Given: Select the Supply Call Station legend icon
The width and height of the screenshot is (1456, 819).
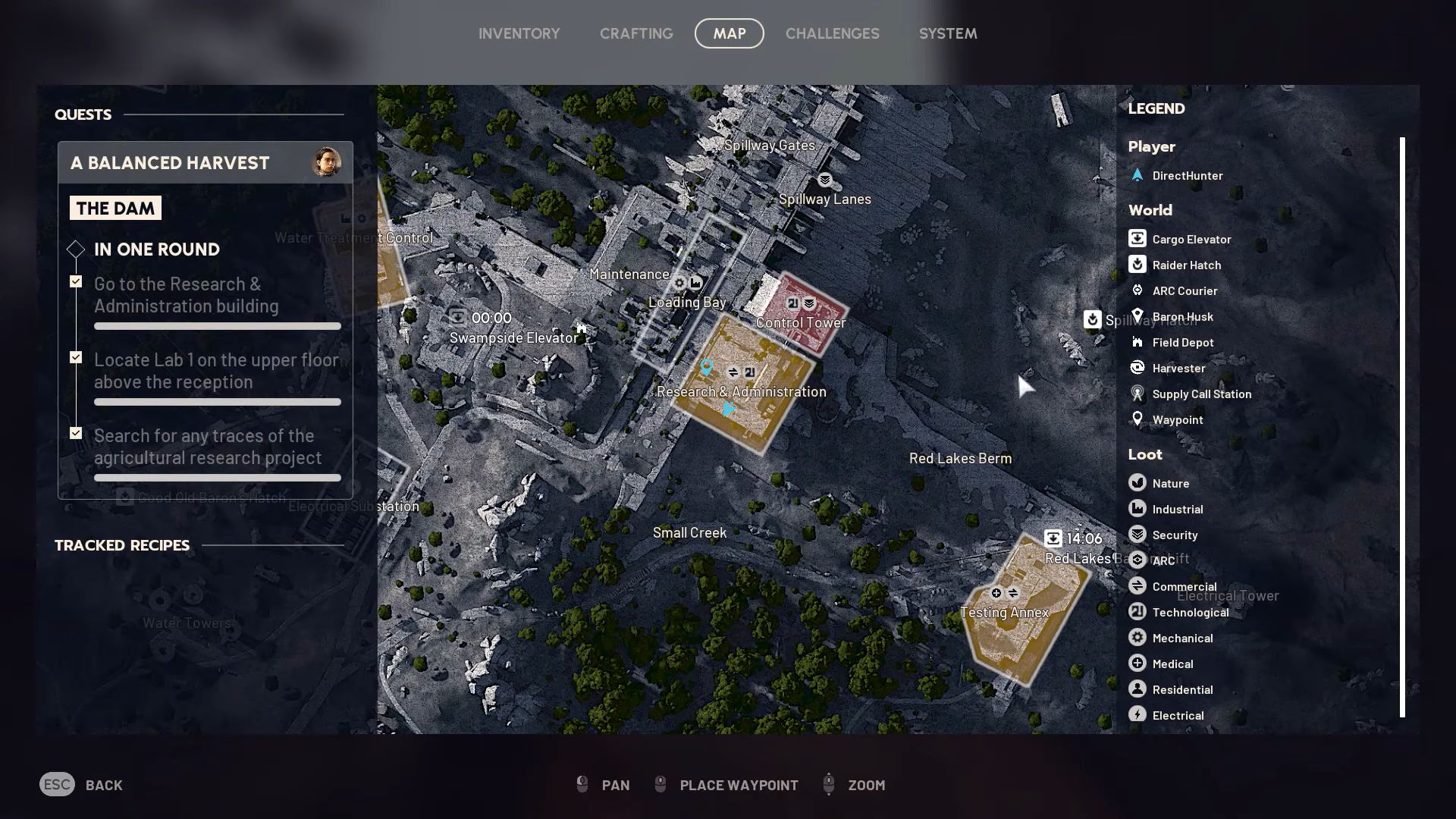Looking at the screenshot, I should (1137, 394).
